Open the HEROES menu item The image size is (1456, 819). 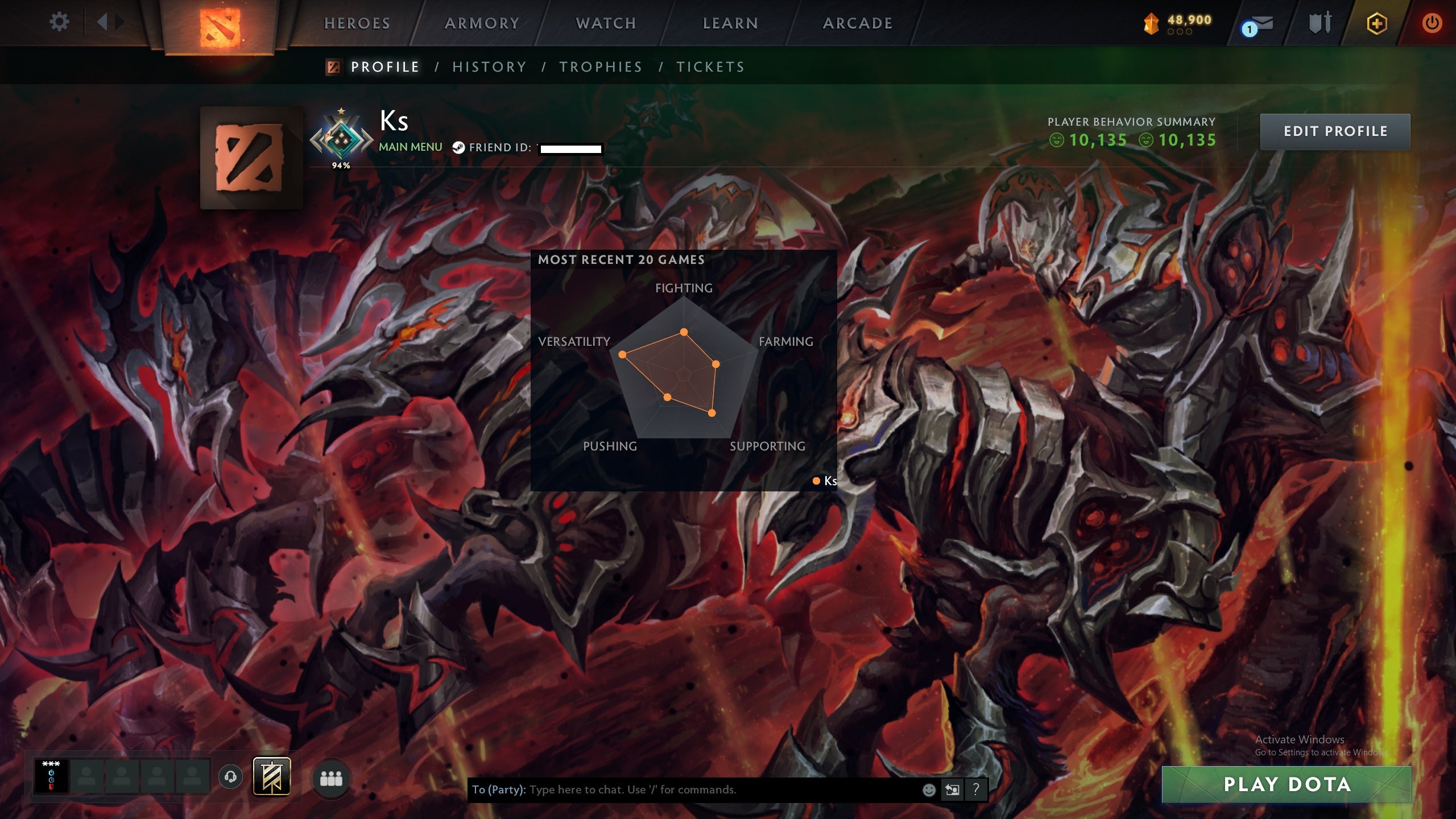[356, 23]
